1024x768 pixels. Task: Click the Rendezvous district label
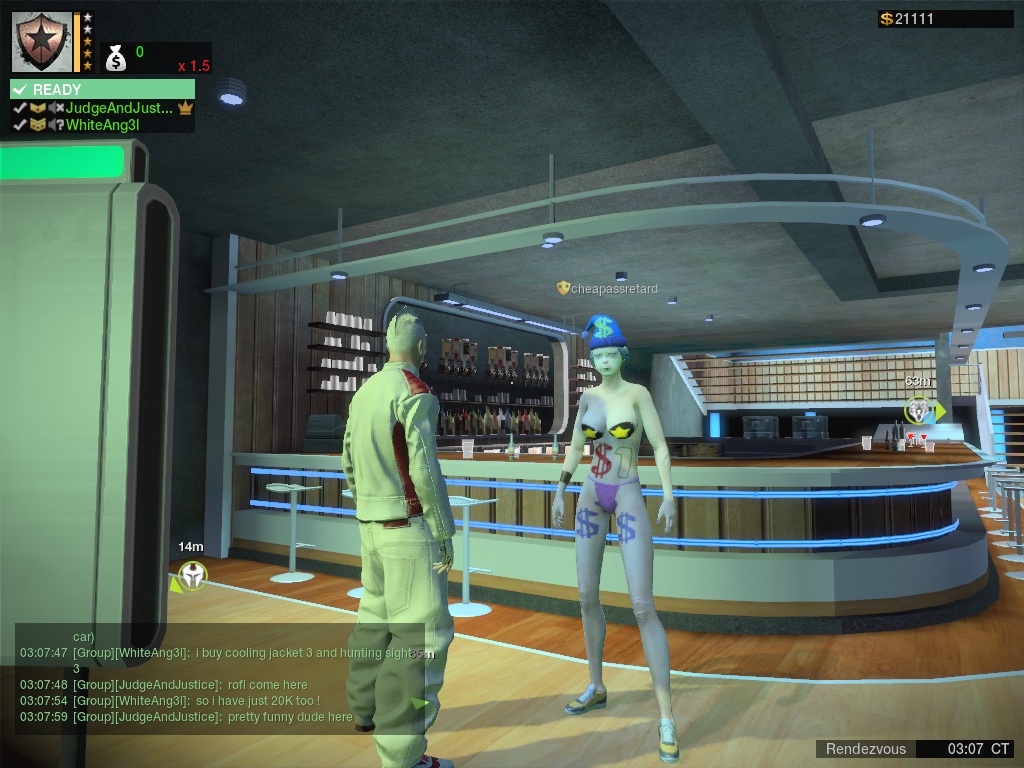(866, 749)
